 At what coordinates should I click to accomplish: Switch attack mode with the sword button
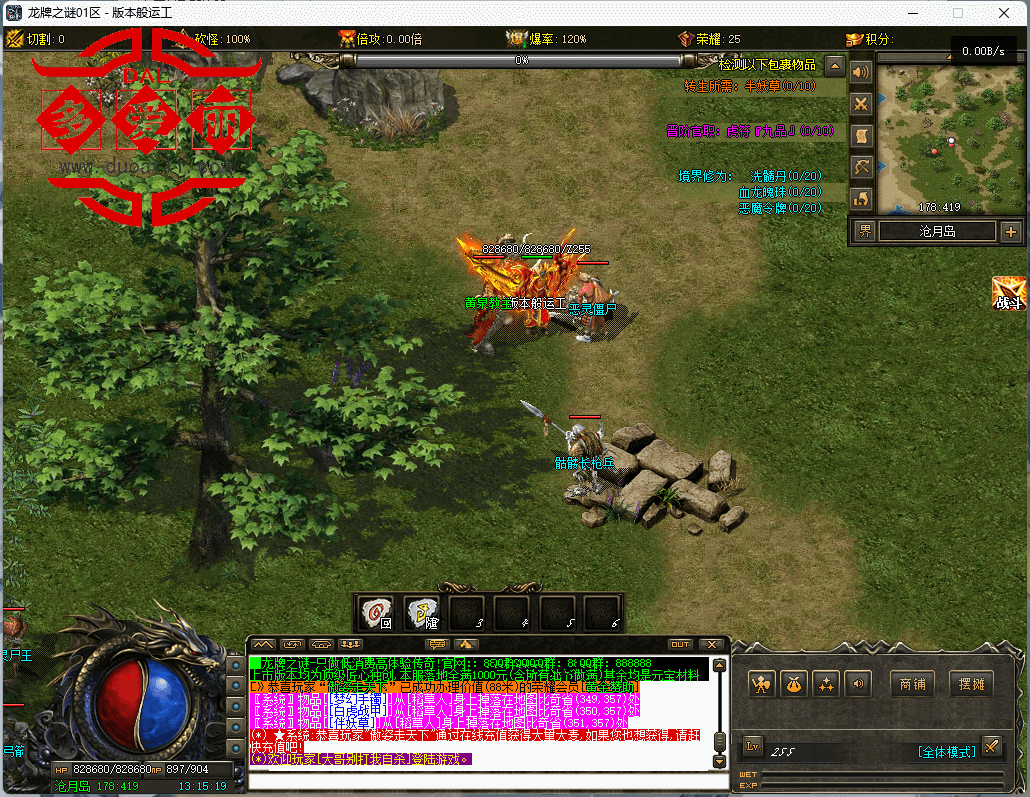coord(991,746)
